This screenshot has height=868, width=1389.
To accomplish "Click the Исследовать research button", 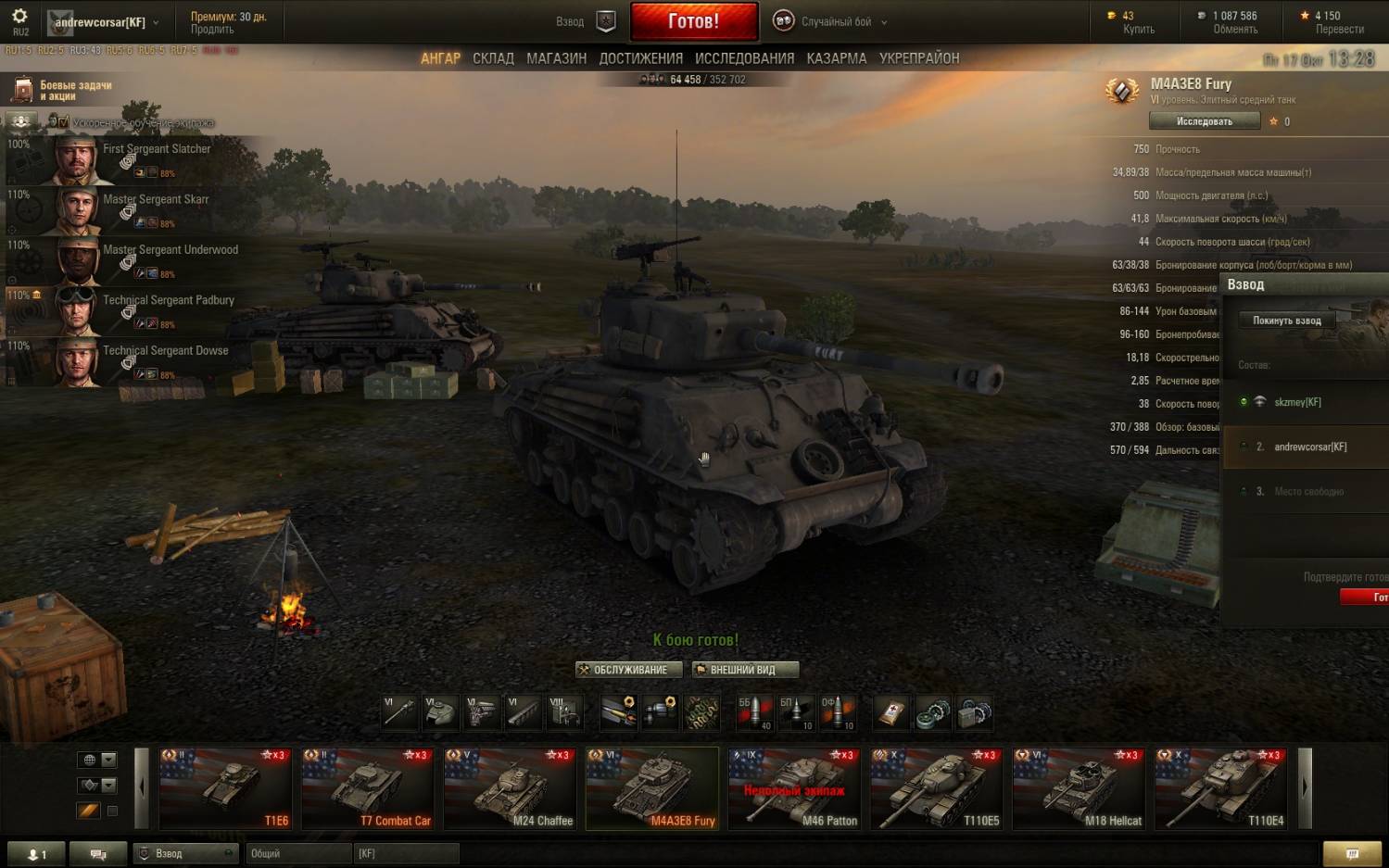I will pos(1204,121).
